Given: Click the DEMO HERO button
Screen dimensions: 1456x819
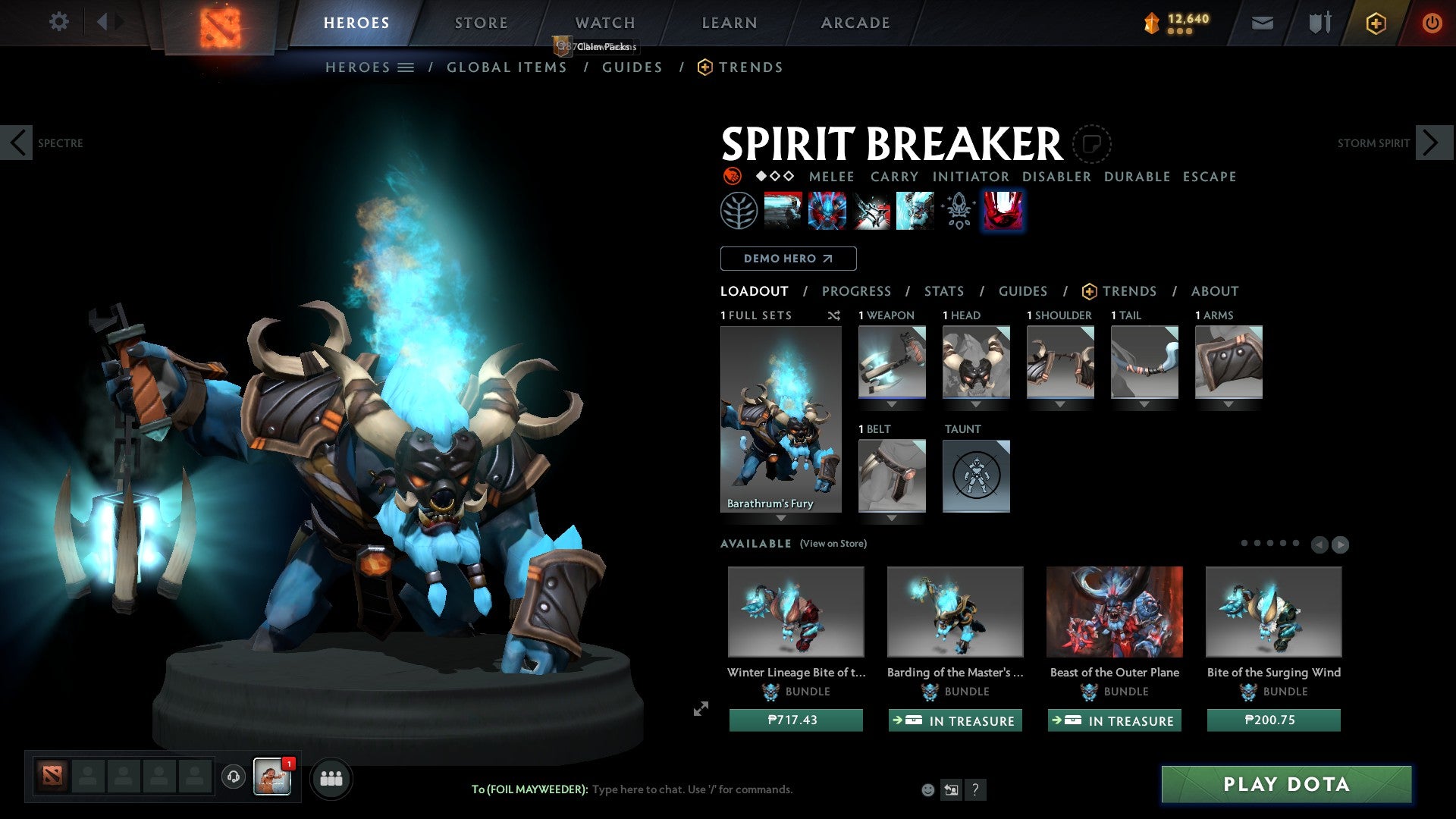Looking at the screenshot, I should pos(787,259).
